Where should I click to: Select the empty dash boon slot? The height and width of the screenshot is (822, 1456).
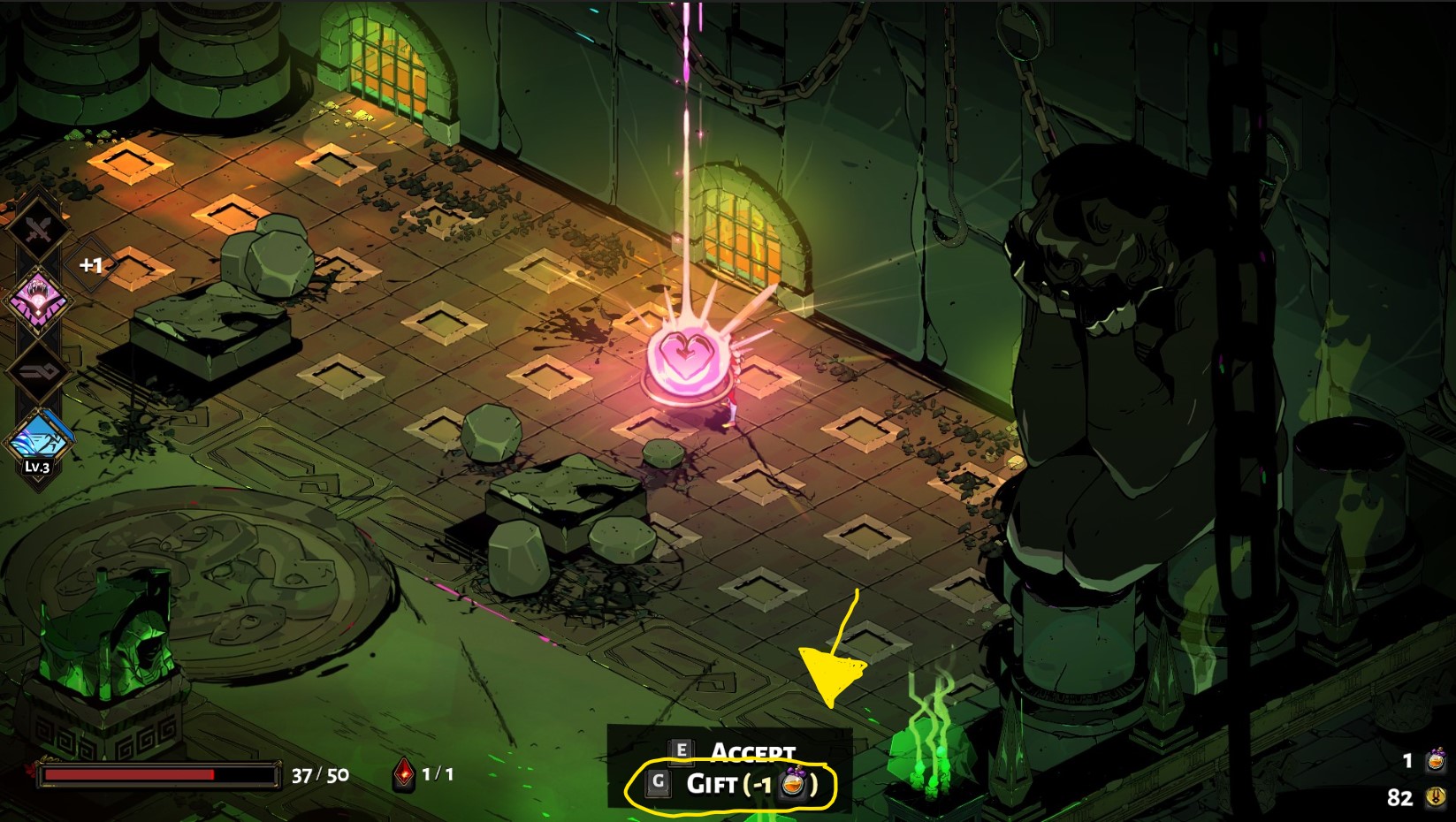tap(38, 371)
